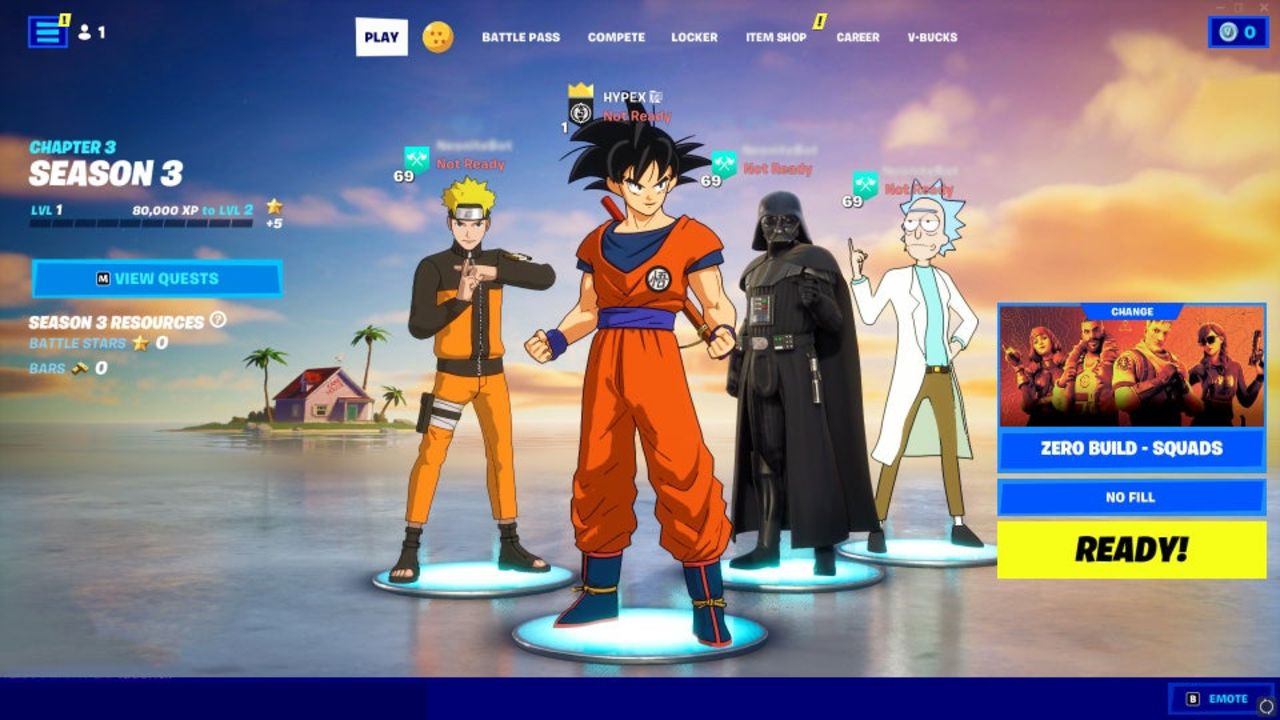This screenshot has width=1280, height=720.
Task: Click the READY button
Action: pos(1131,549)
